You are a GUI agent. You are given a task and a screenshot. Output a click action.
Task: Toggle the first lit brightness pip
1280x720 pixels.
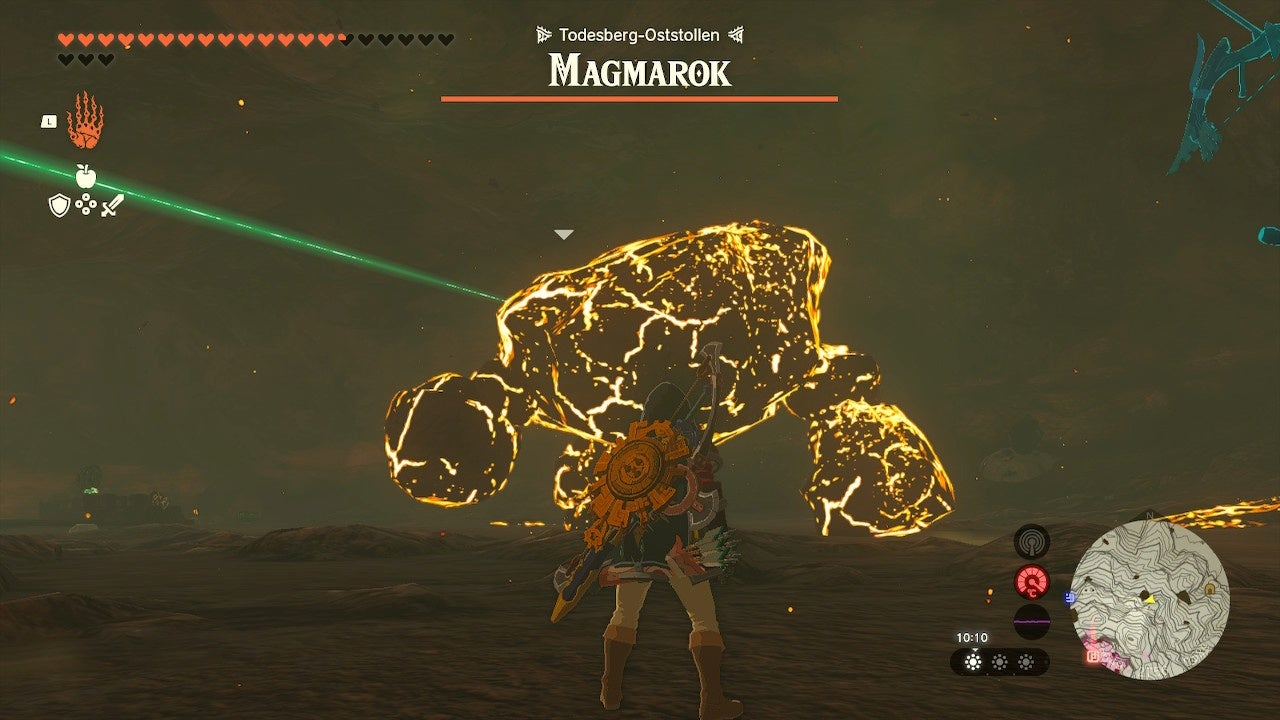974,661
